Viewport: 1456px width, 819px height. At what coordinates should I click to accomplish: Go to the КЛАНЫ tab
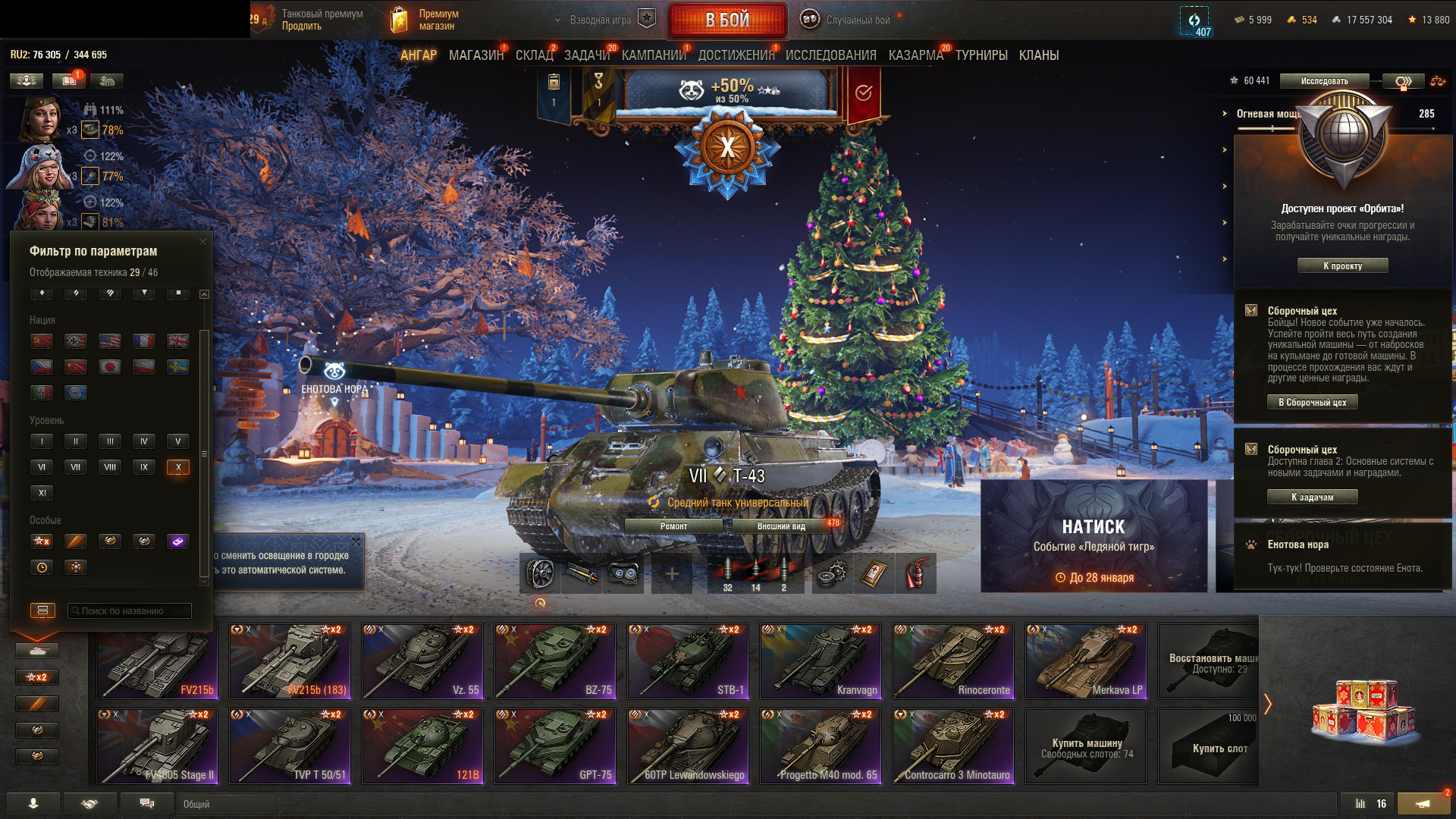tap(1038, 55)
